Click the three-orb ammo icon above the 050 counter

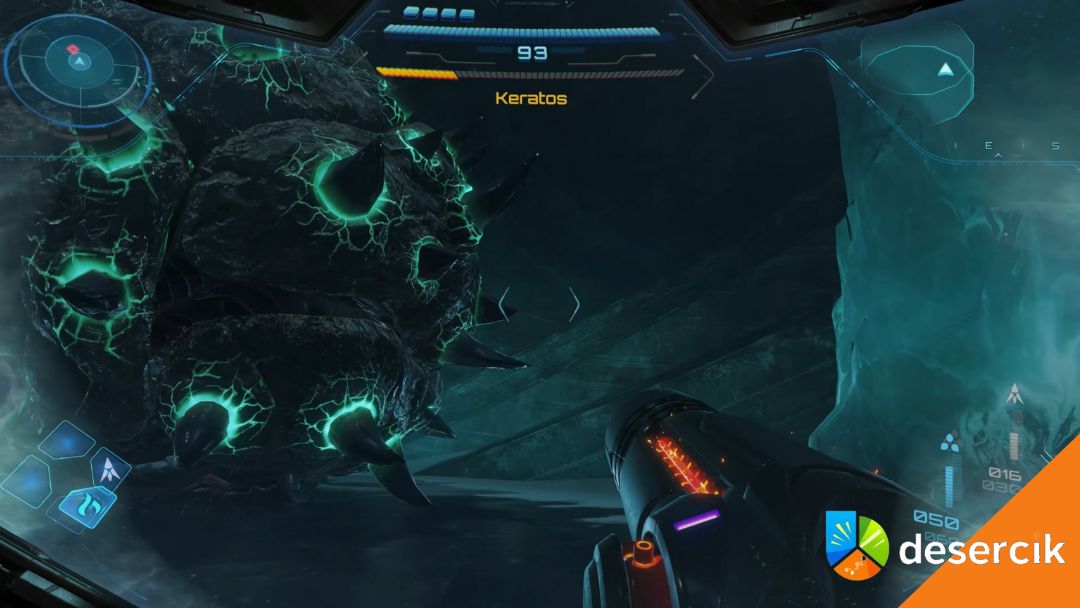pyautogui.click(x=950, y=443)
